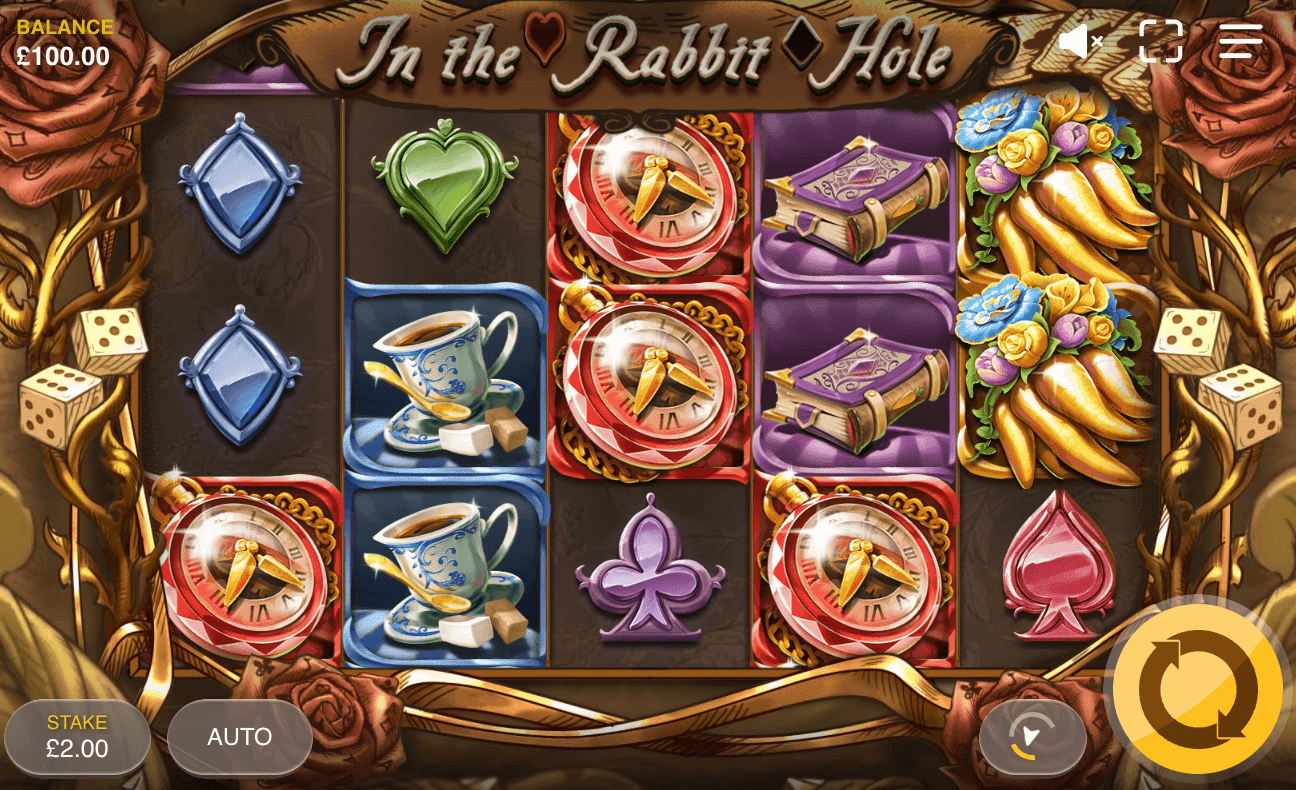Open autoplay settings via AUTO
This screenshot has height=790, width=1296.
[x=239, y=737]
